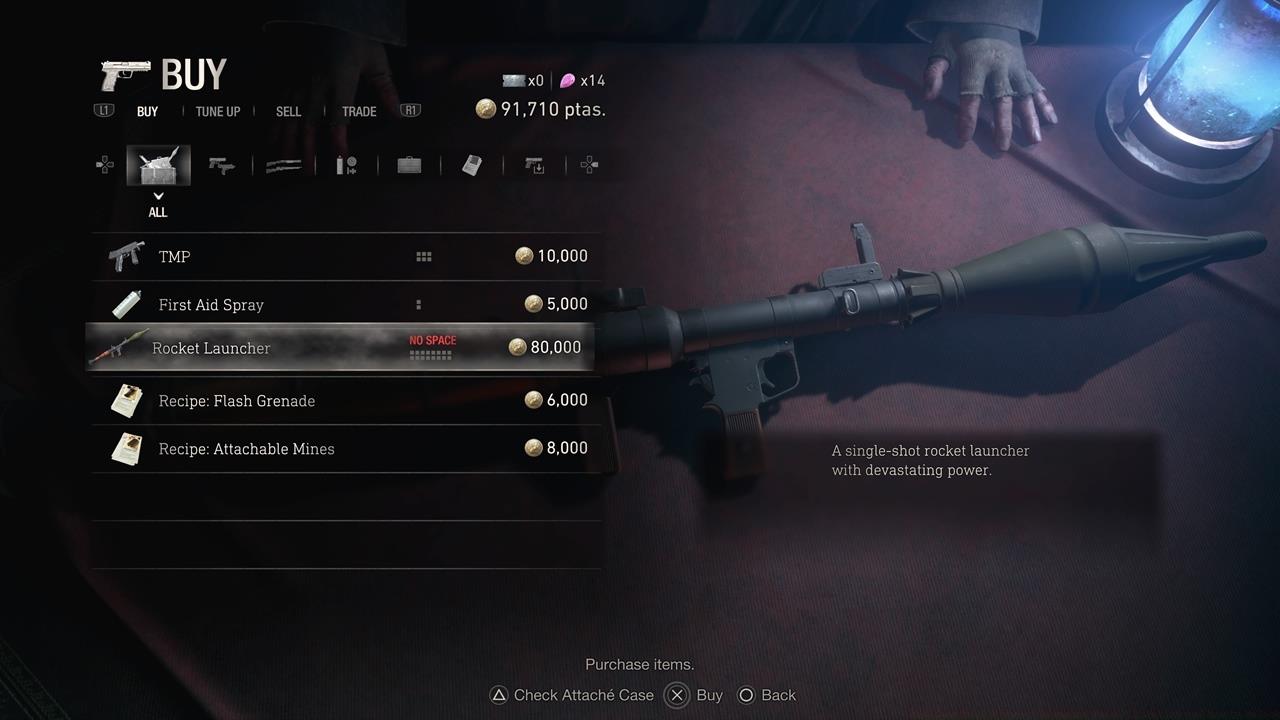
Task: Click the pistol icon beside BUY title
Action: point(126,72)
